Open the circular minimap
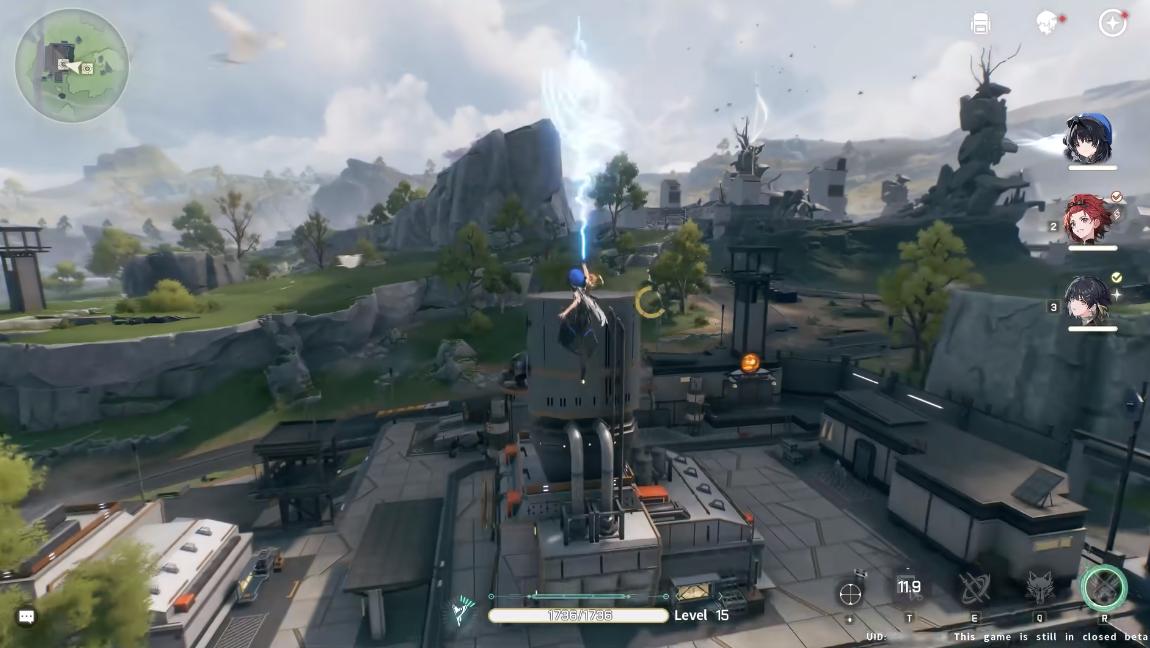This screenshot has width=1150, height=648. (x=72, y=65)
